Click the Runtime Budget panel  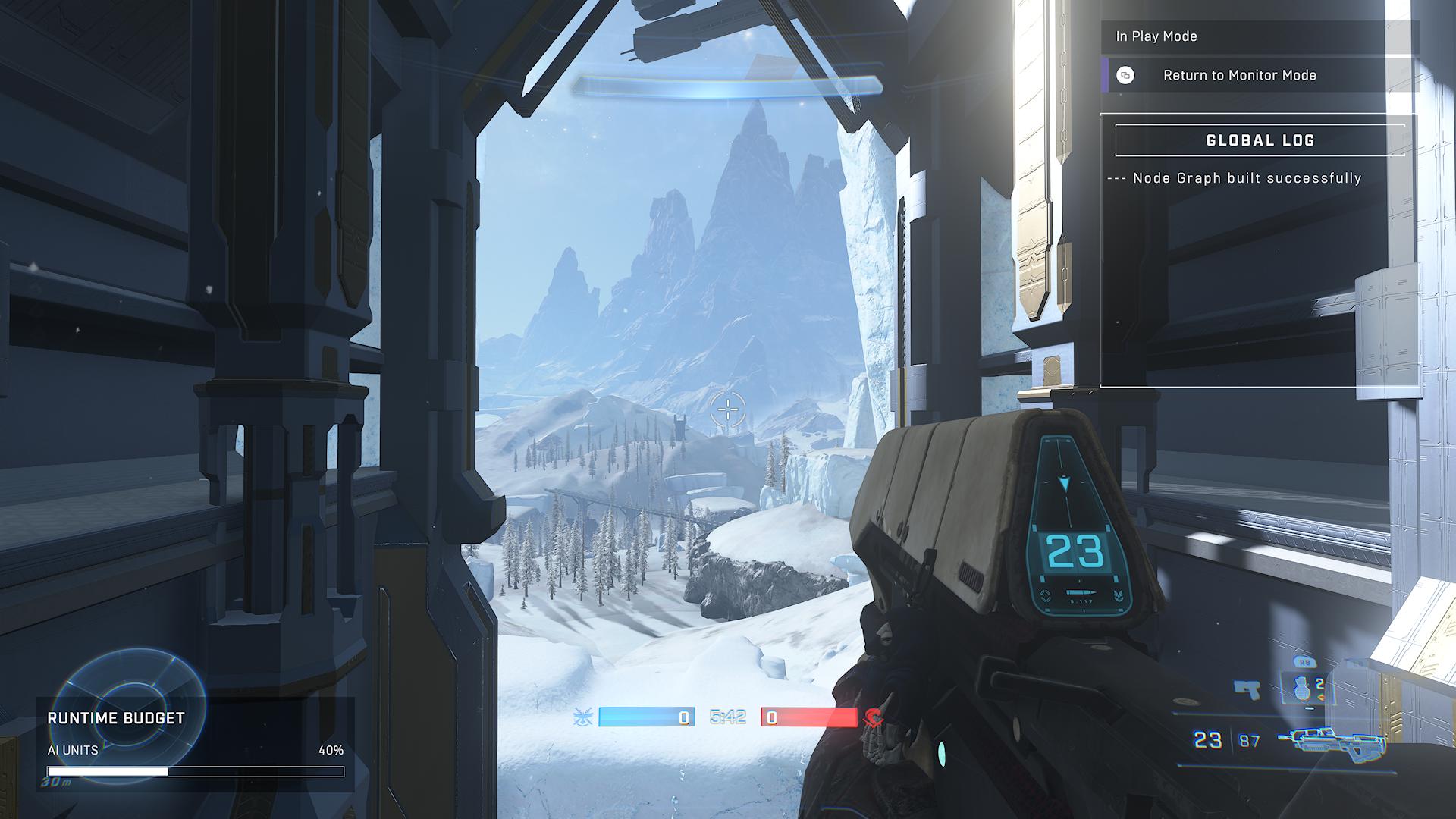195,744
